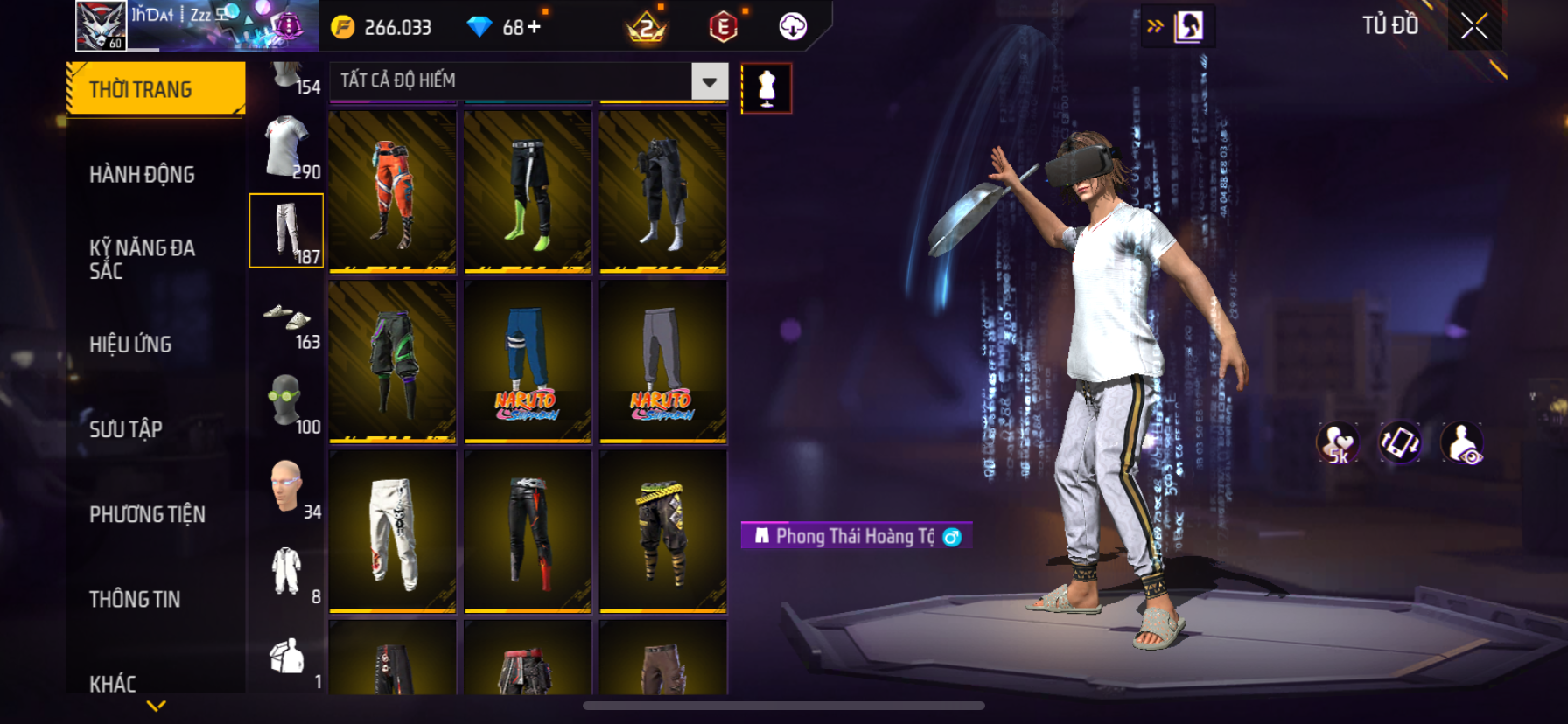Switch to the Sưu Tập tab
The height and width of the screenshot is (724, 1568).
coord(126,429)
